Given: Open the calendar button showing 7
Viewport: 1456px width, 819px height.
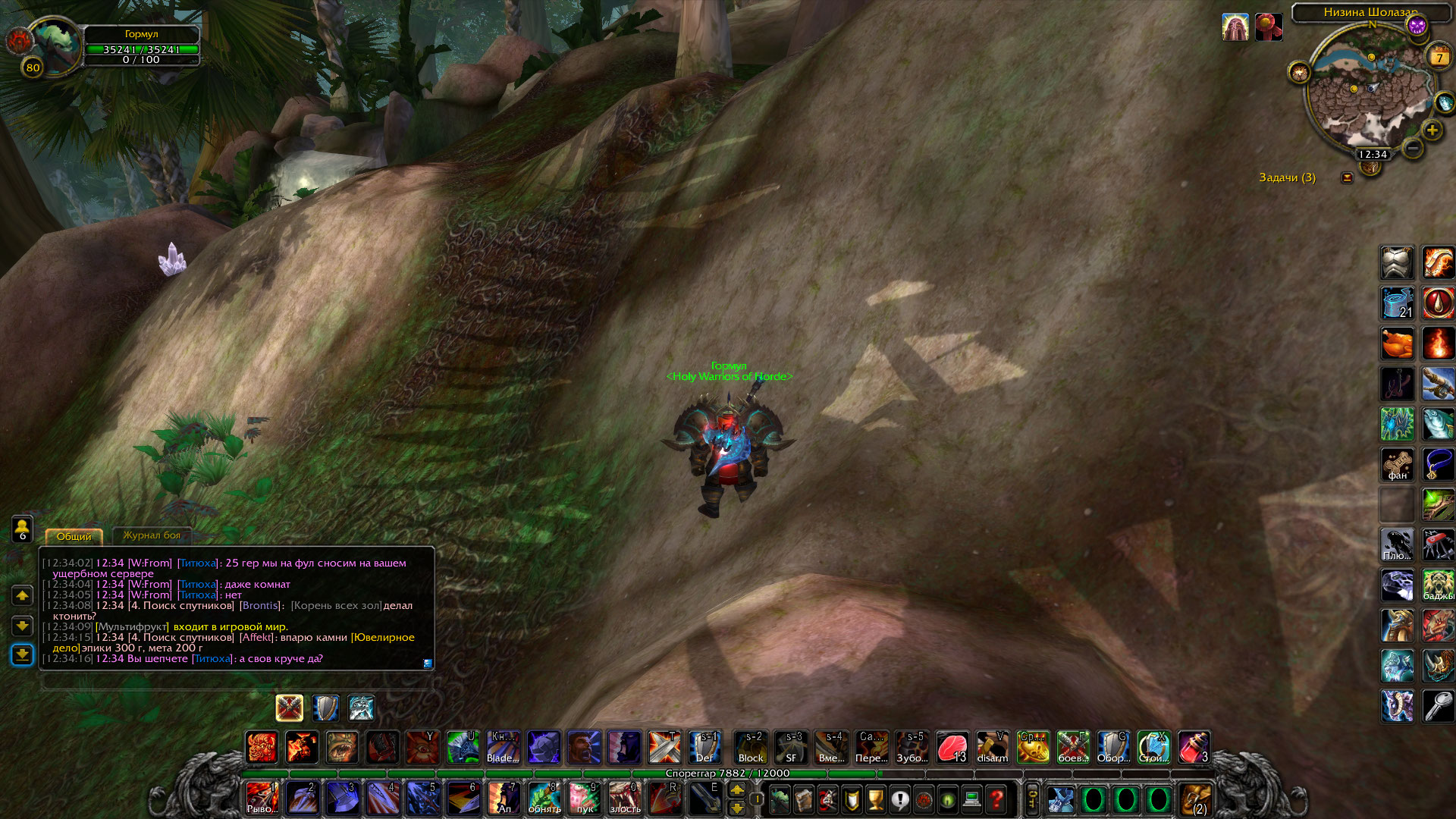Looking at the screenshot, I should pos(1439,57).
